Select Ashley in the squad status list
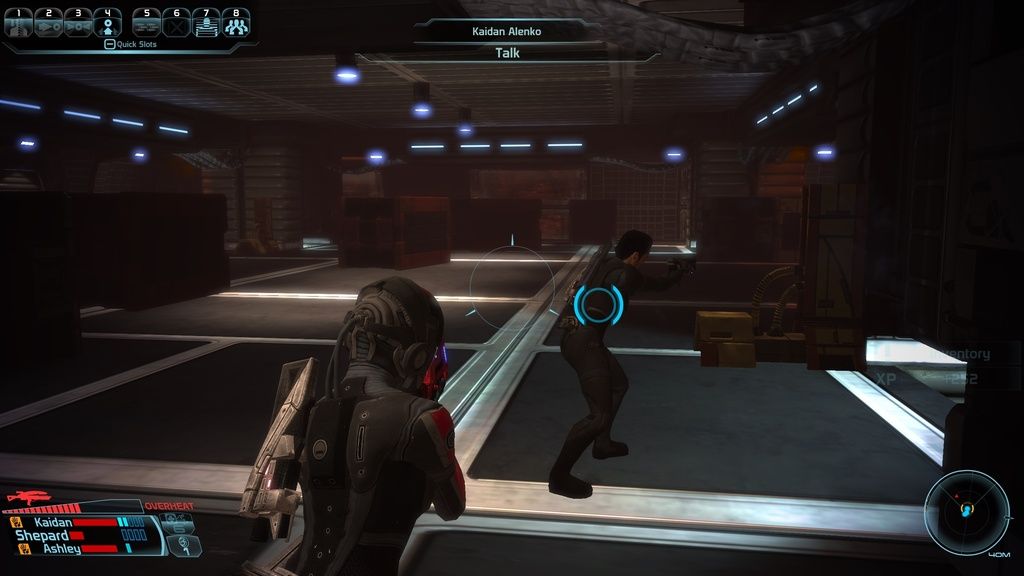1024x576 pixels. [62, 549]
